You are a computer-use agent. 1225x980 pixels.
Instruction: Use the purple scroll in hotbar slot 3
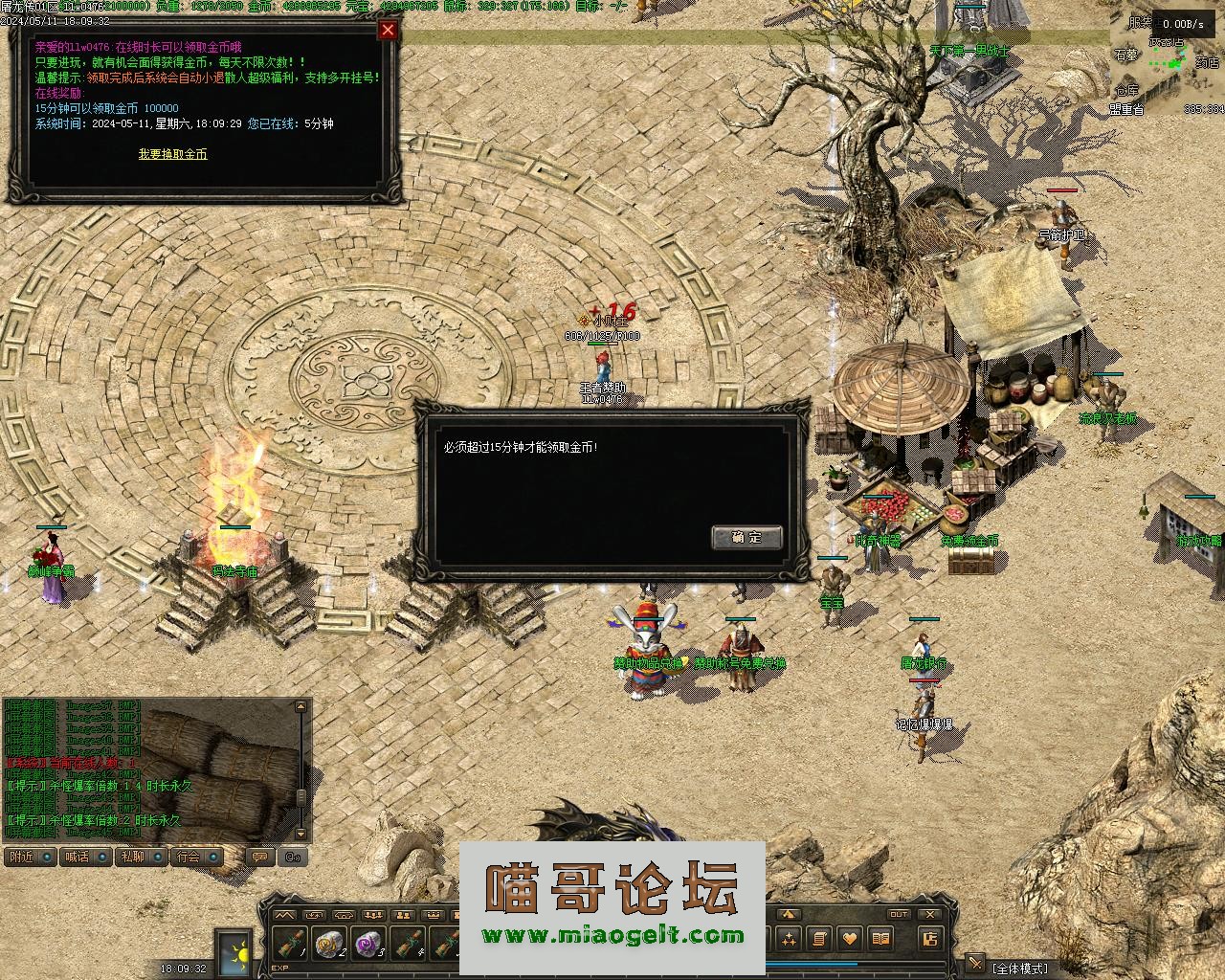pos(369,944)
